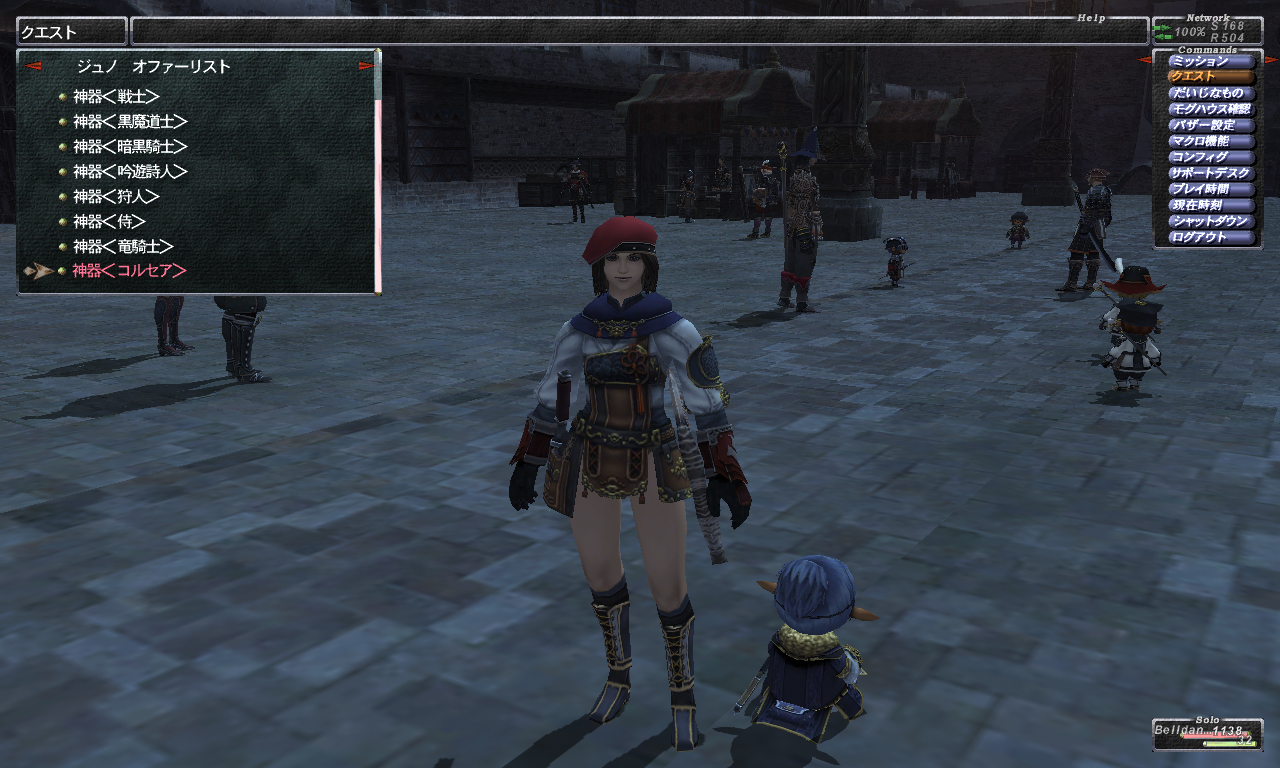The width and height of the screenshot is (1280, 768).
Task: Choose the モグハウス確認 command
Action: [x=1211, y=109]
